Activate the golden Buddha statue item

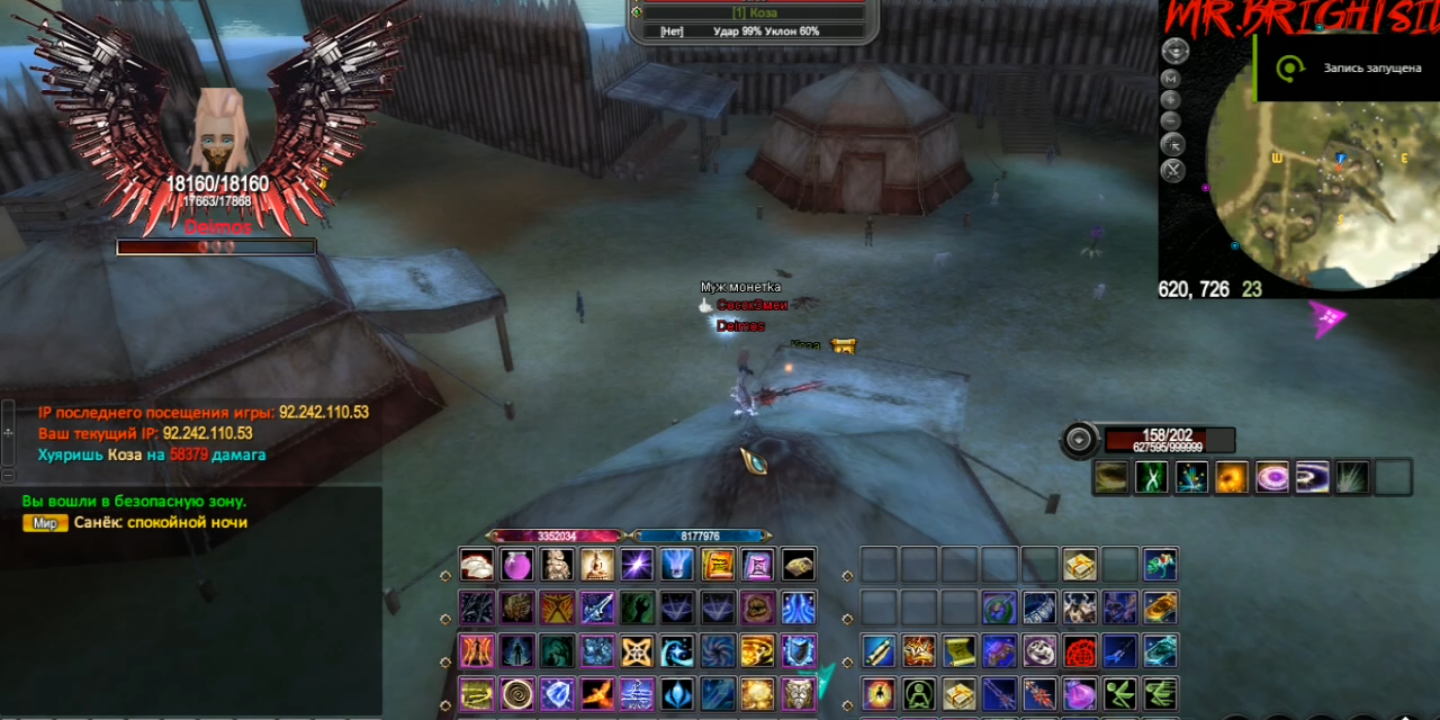[x=597, y=565]
